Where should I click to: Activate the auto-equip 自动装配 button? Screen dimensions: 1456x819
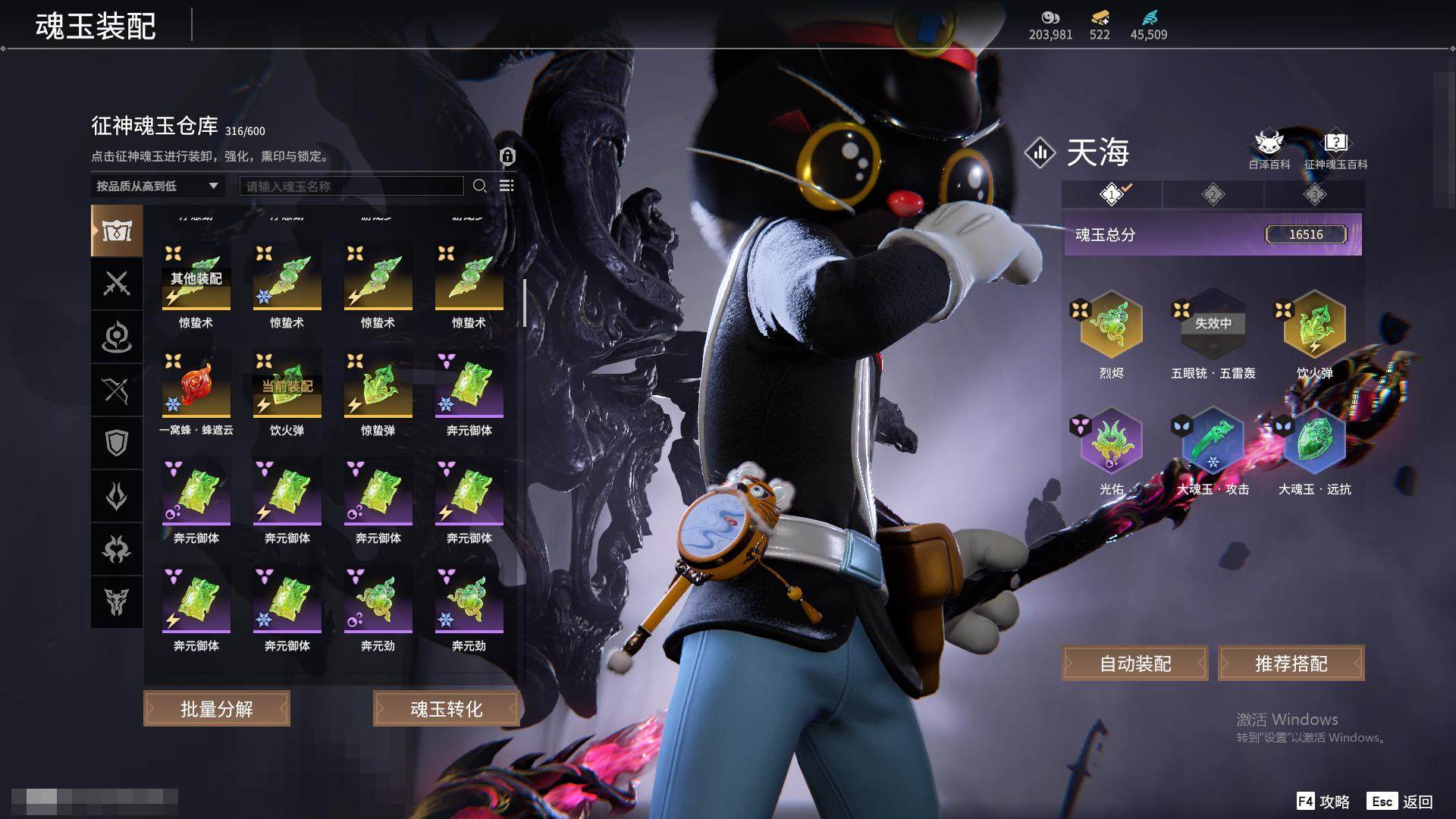point(1135,664)
